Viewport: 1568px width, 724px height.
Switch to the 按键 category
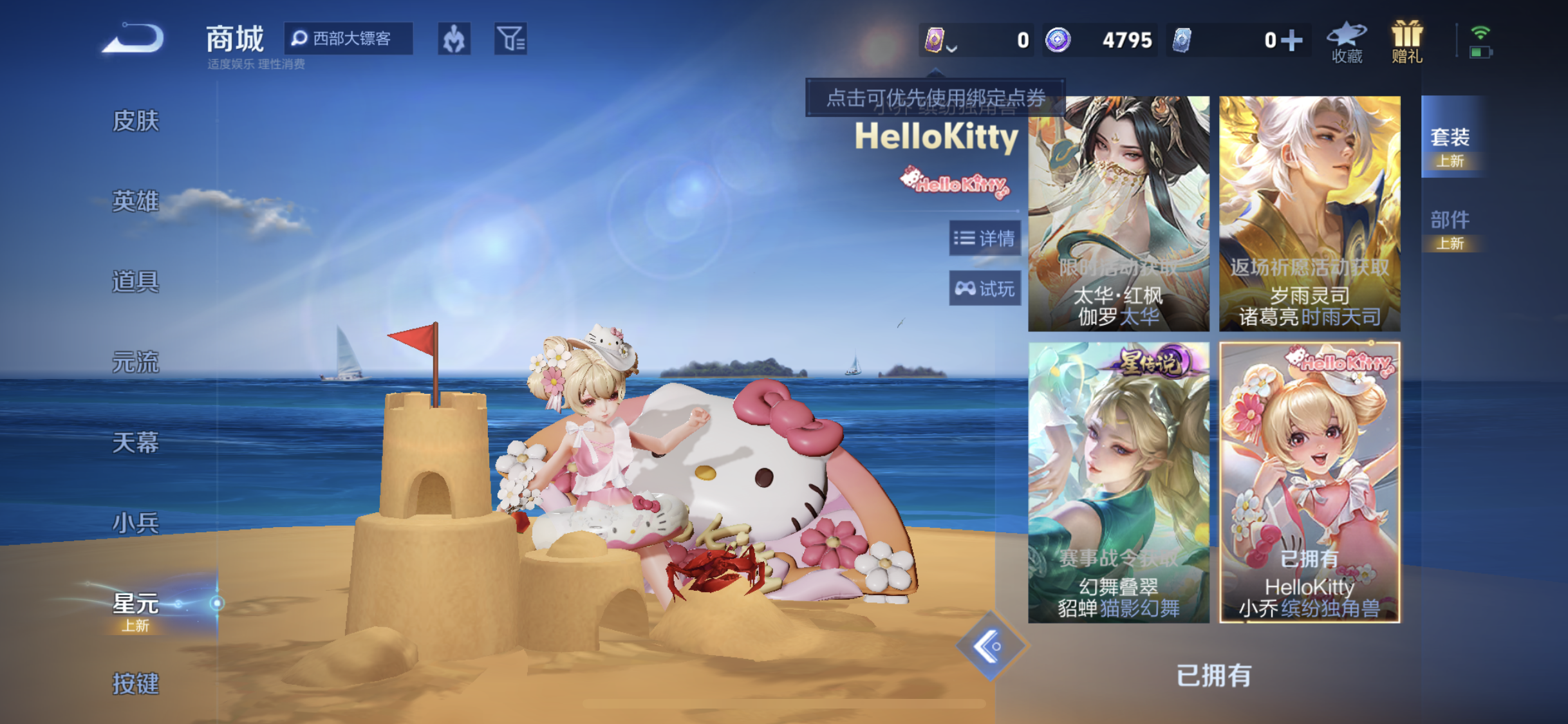pyautogui.click(x=135, y=683)
